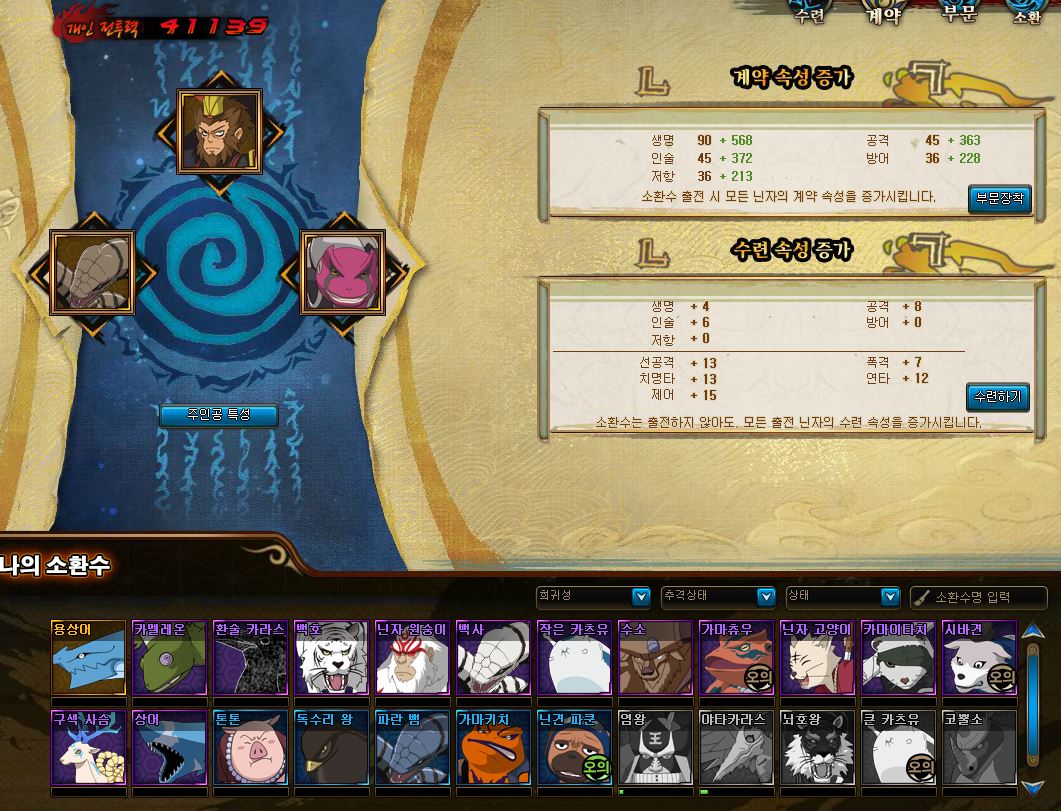This screenshot has width=1061, height=811.
Task: Click the 부문장착 button
Action: click(998, 198)
